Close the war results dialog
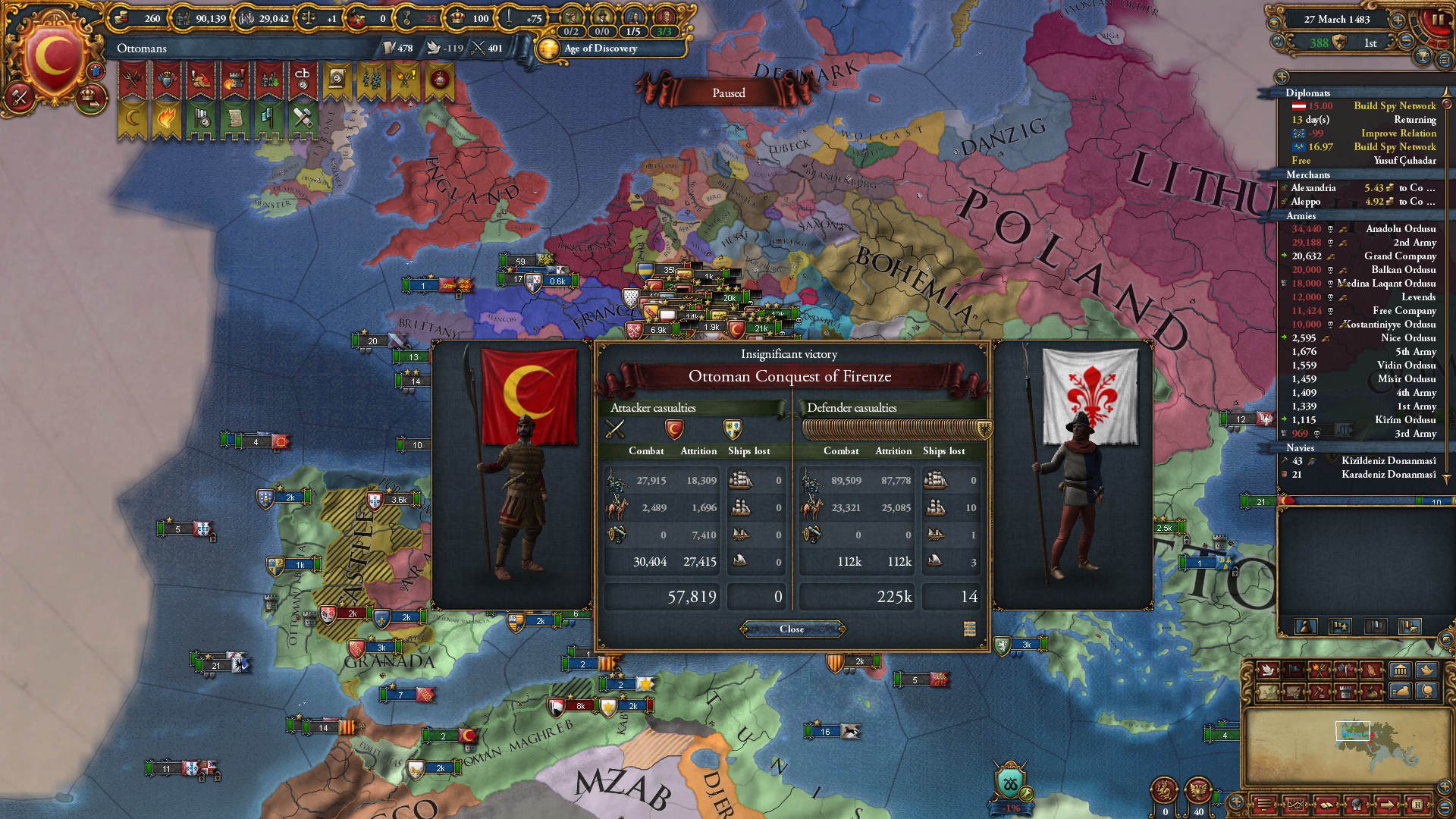This screenshot has height=819, width=1456. pyautogui.click(x=792, y=629)
